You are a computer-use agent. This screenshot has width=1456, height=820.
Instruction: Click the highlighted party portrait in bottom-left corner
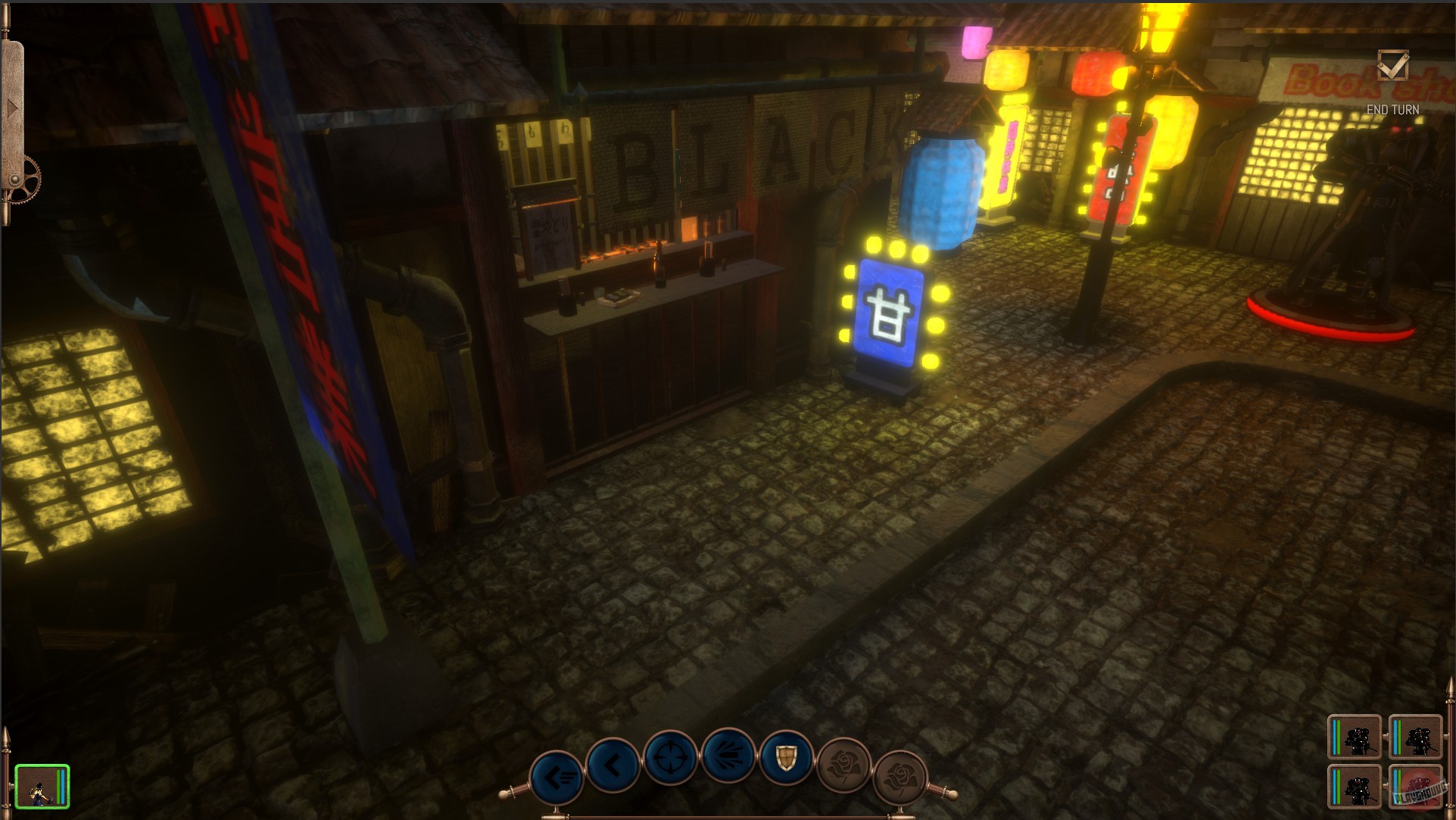click(43, 786)
